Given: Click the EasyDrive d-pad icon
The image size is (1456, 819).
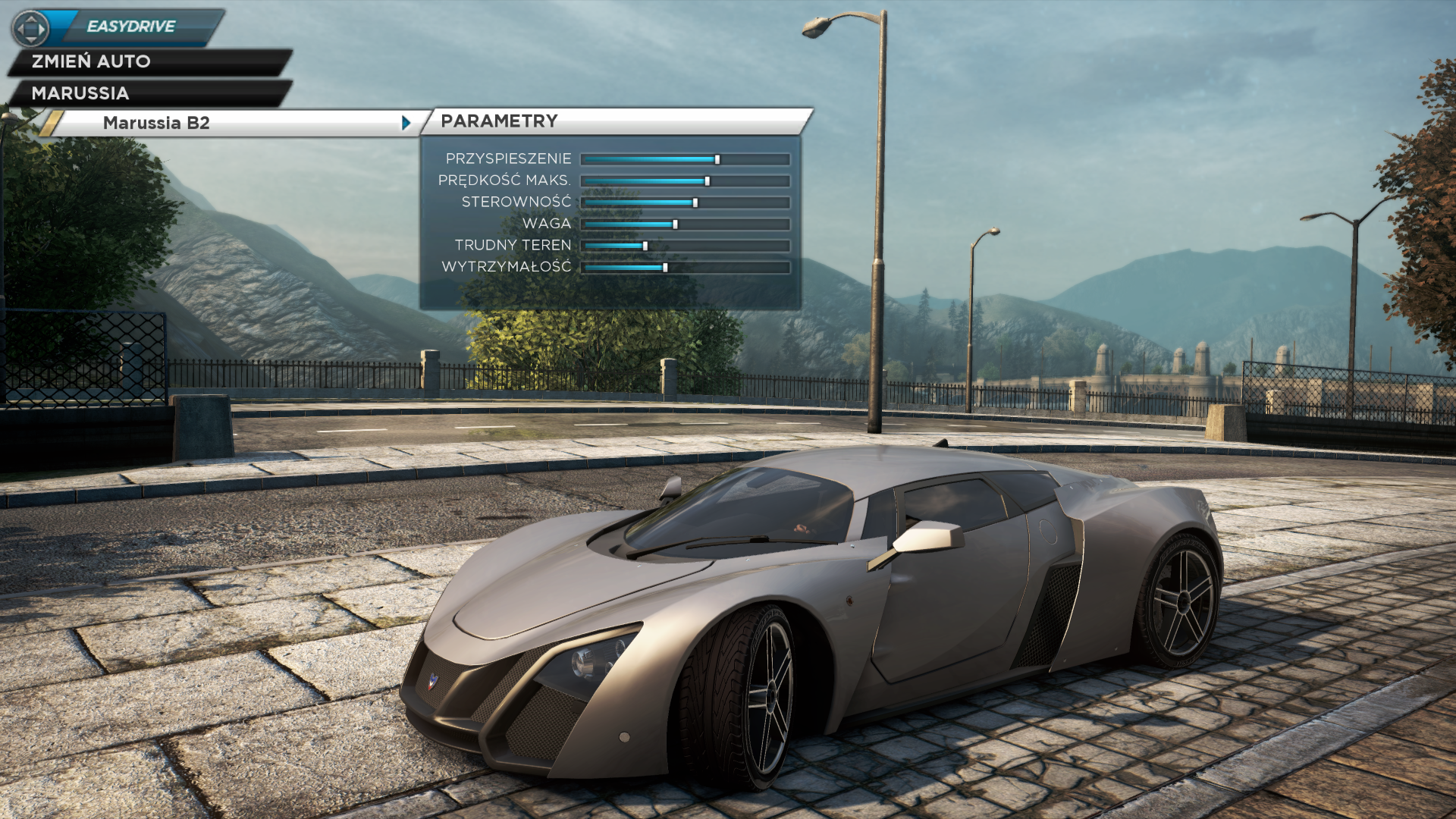Looking at the screenshot, I should click(30, 29).
